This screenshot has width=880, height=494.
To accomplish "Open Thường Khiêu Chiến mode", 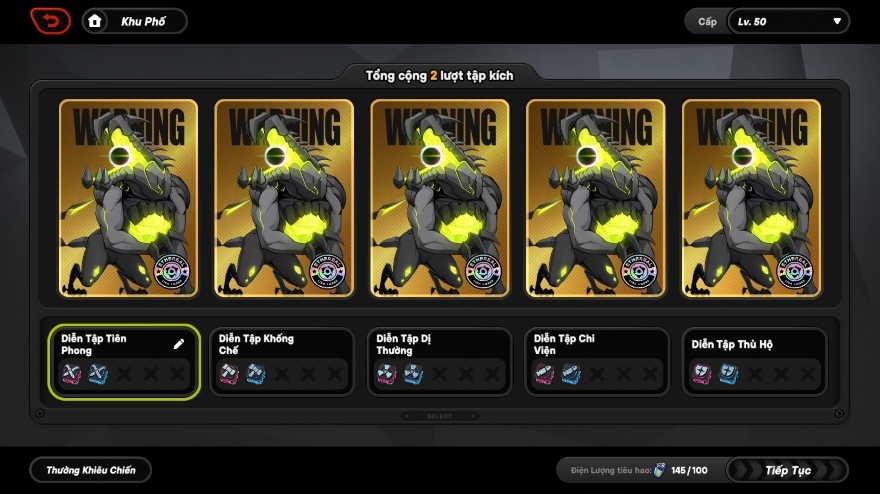I will (90, 469).
